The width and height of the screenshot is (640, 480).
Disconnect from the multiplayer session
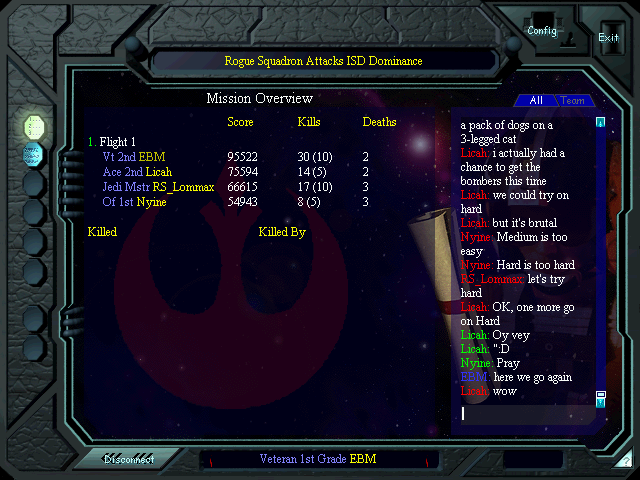[x=129, y=460]
